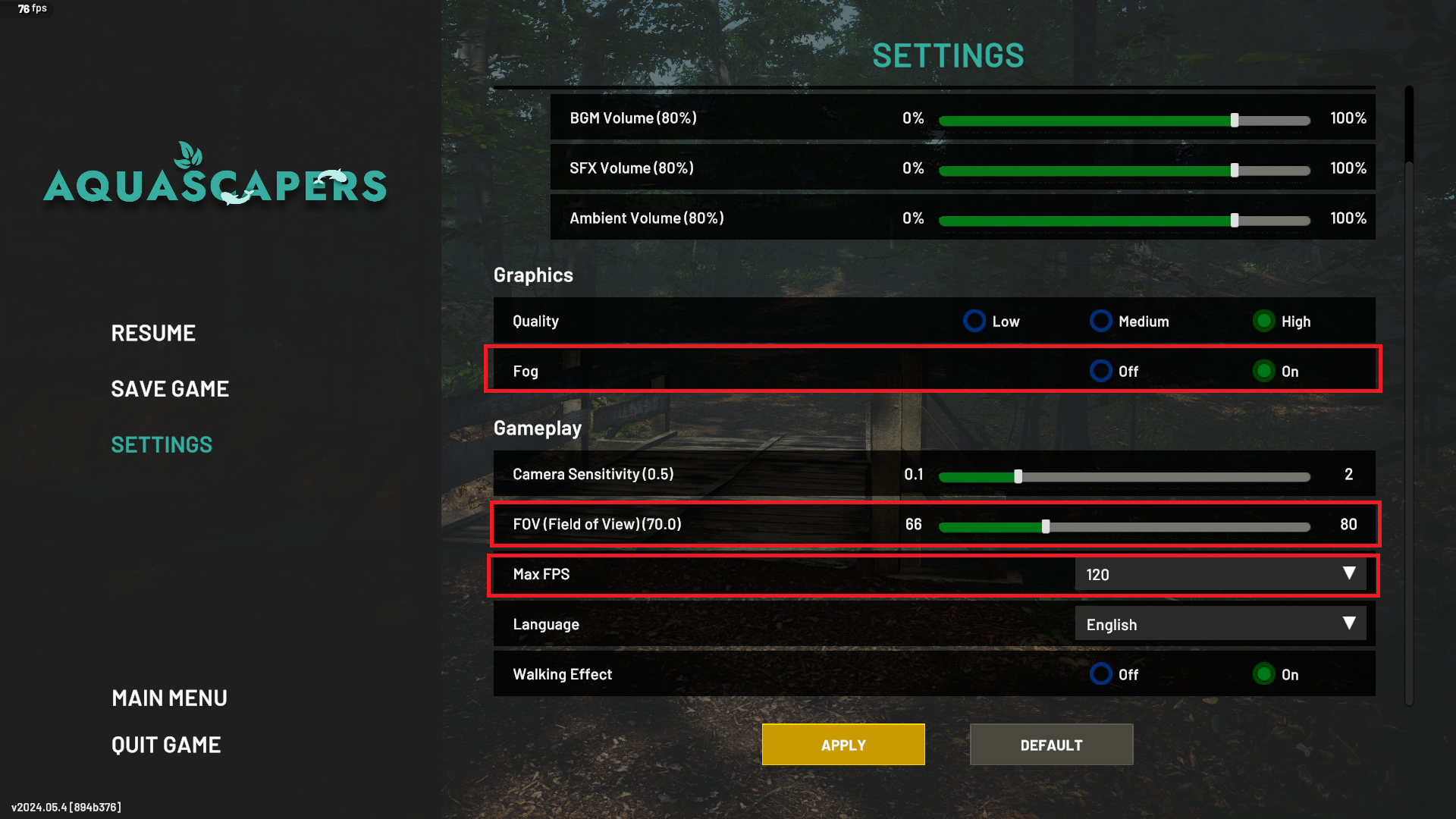
Task: Select Low graphics quality
Action: coord(974,321)
